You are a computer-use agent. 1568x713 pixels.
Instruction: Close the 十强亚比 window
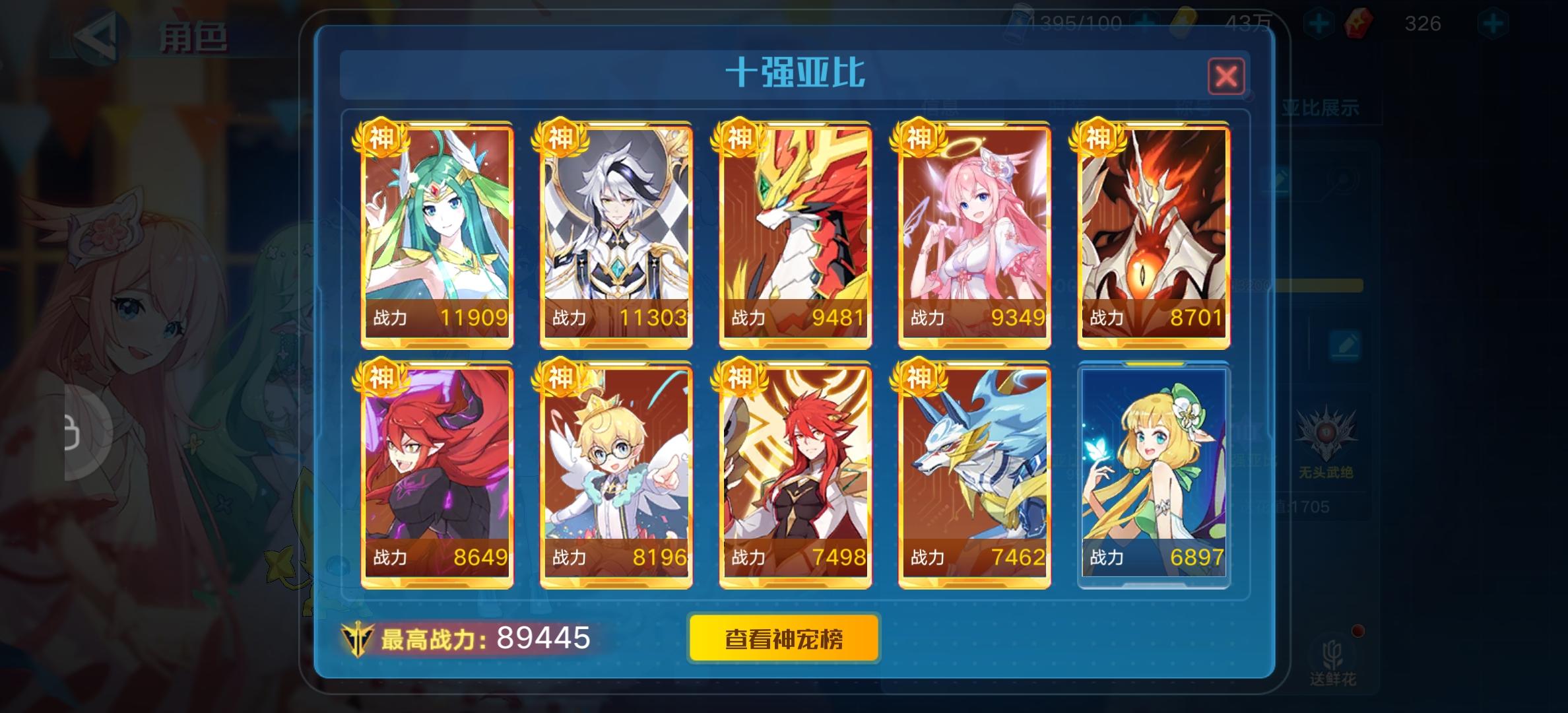tap(1227, 76)
